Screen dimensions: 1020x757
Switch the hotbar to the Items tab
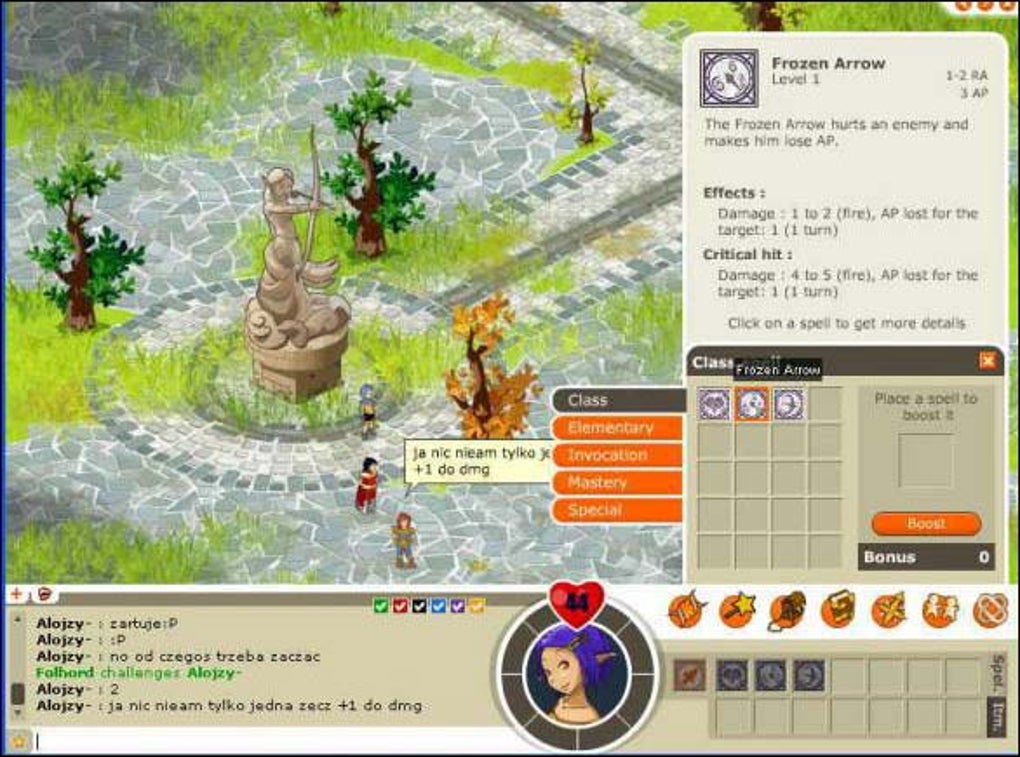[x=996, y=717]
